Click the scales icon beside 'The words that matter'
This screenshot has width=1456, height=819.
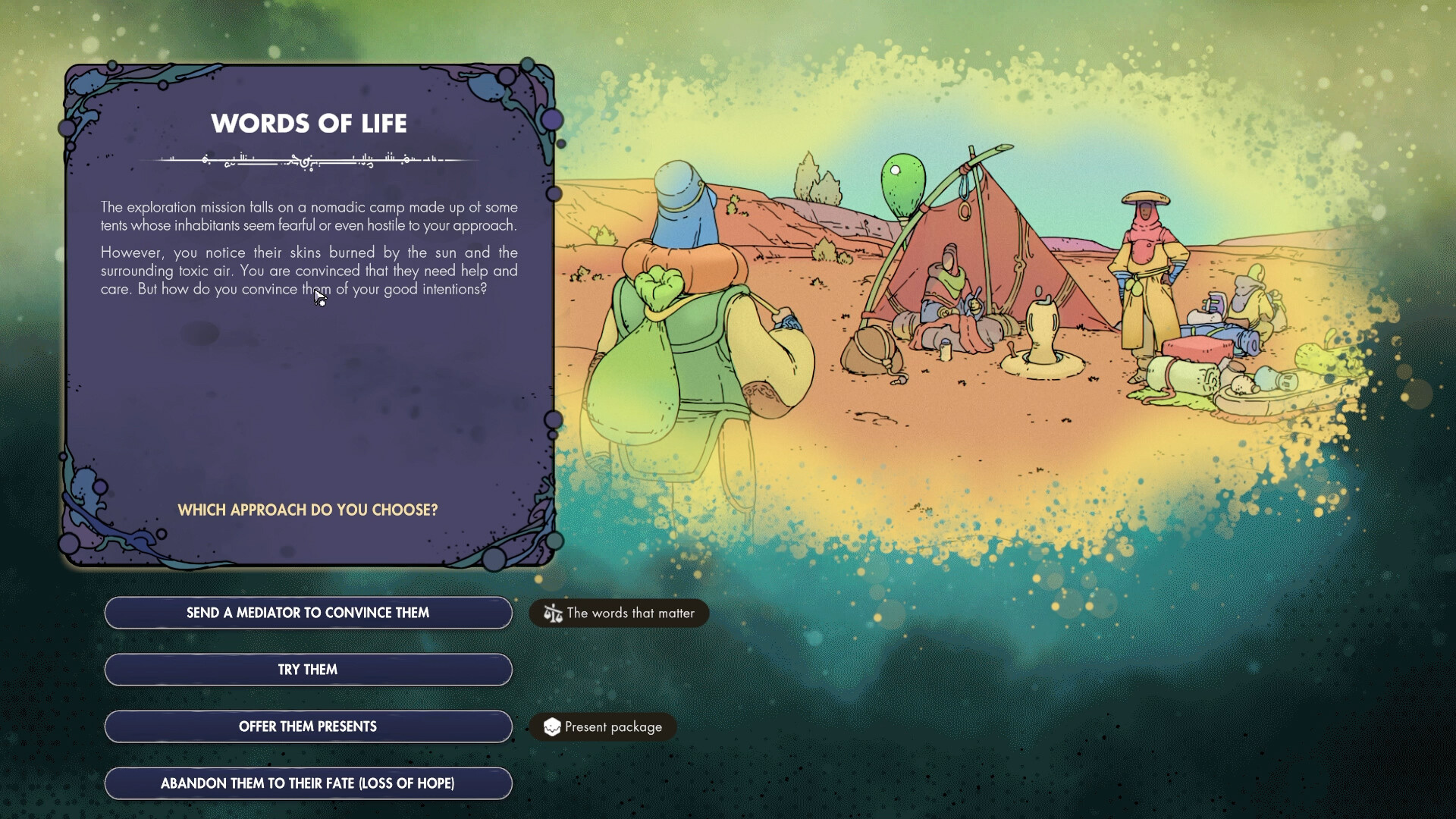click(x=552, y=613)
